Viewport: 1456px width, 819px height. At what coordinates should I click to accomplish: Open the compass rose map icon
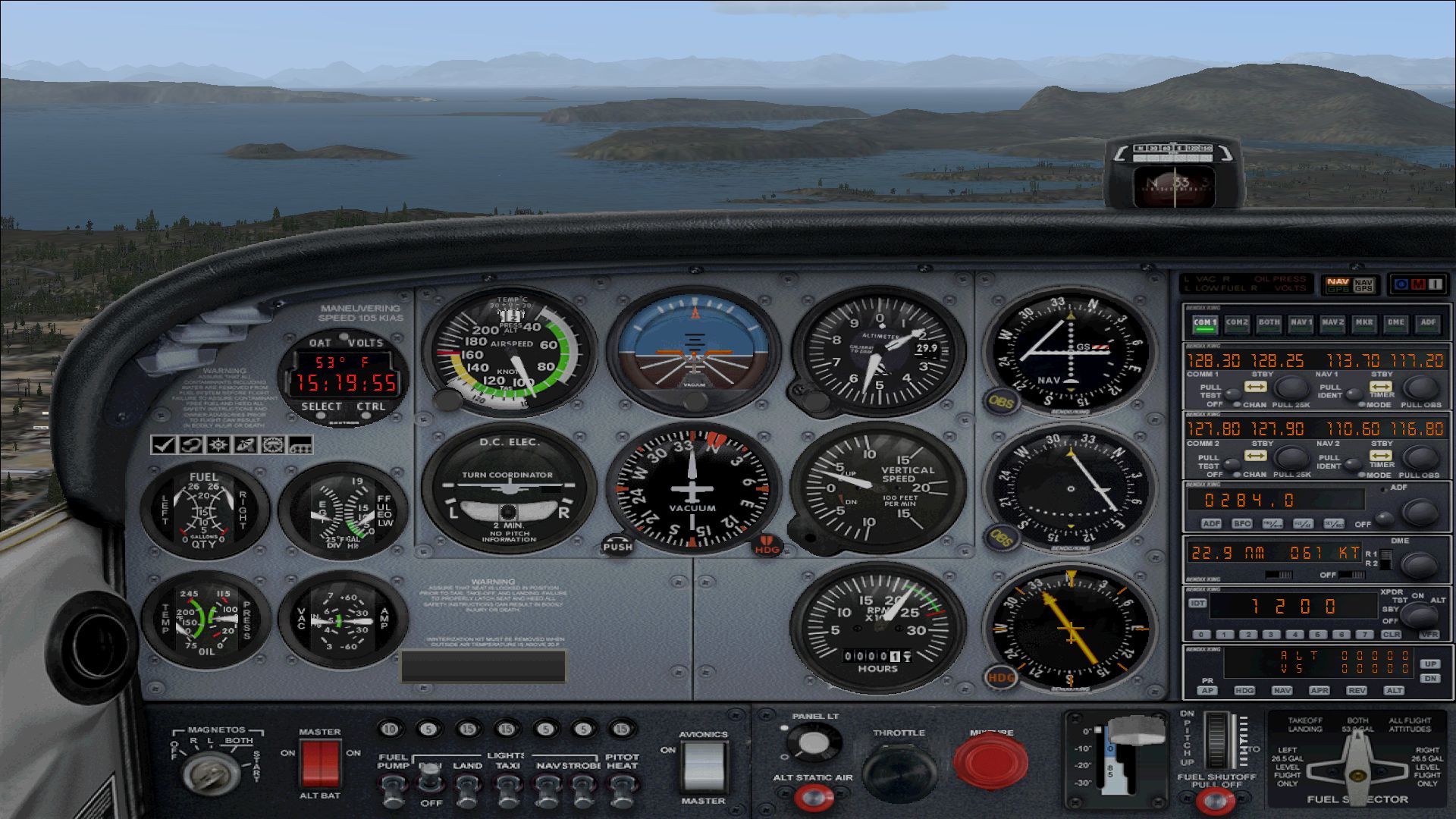tap(218, 444)
